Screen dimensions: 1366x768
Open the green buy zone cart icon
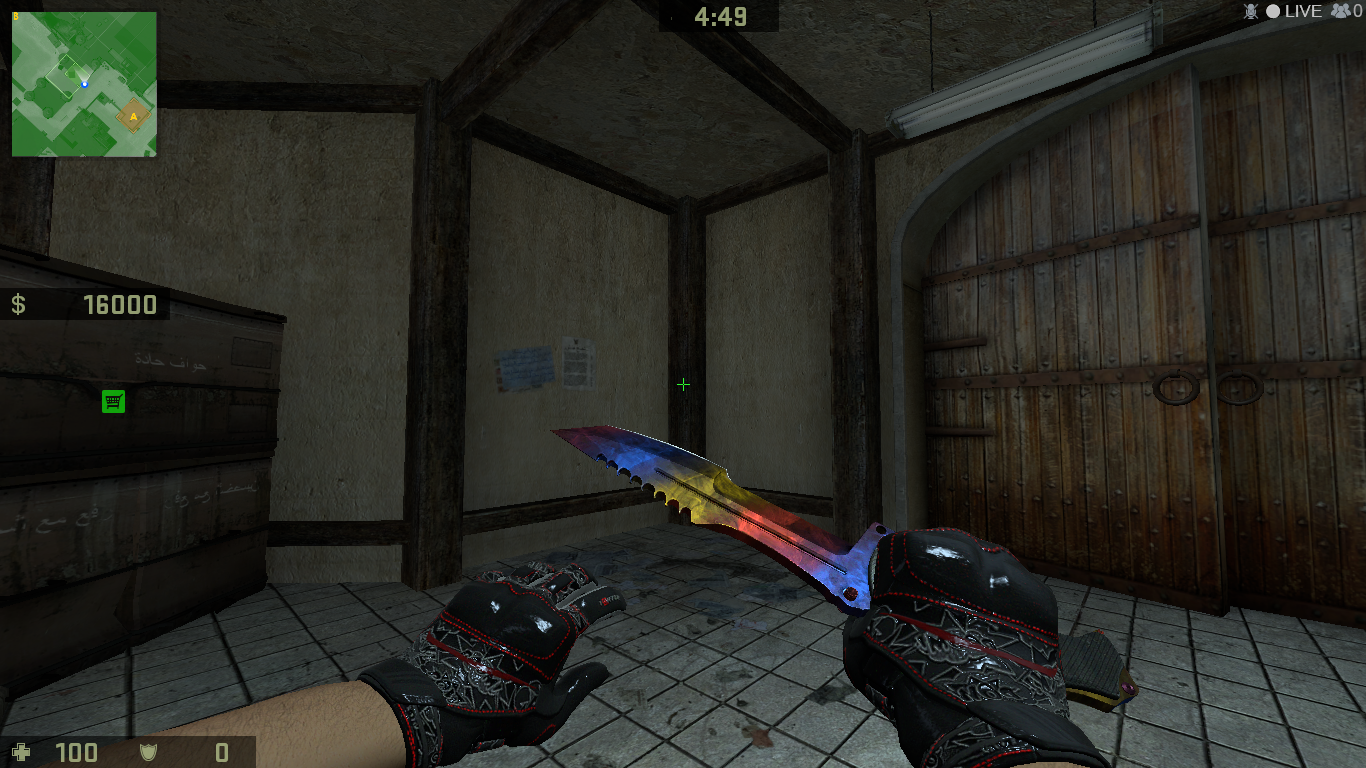[113, 401]
